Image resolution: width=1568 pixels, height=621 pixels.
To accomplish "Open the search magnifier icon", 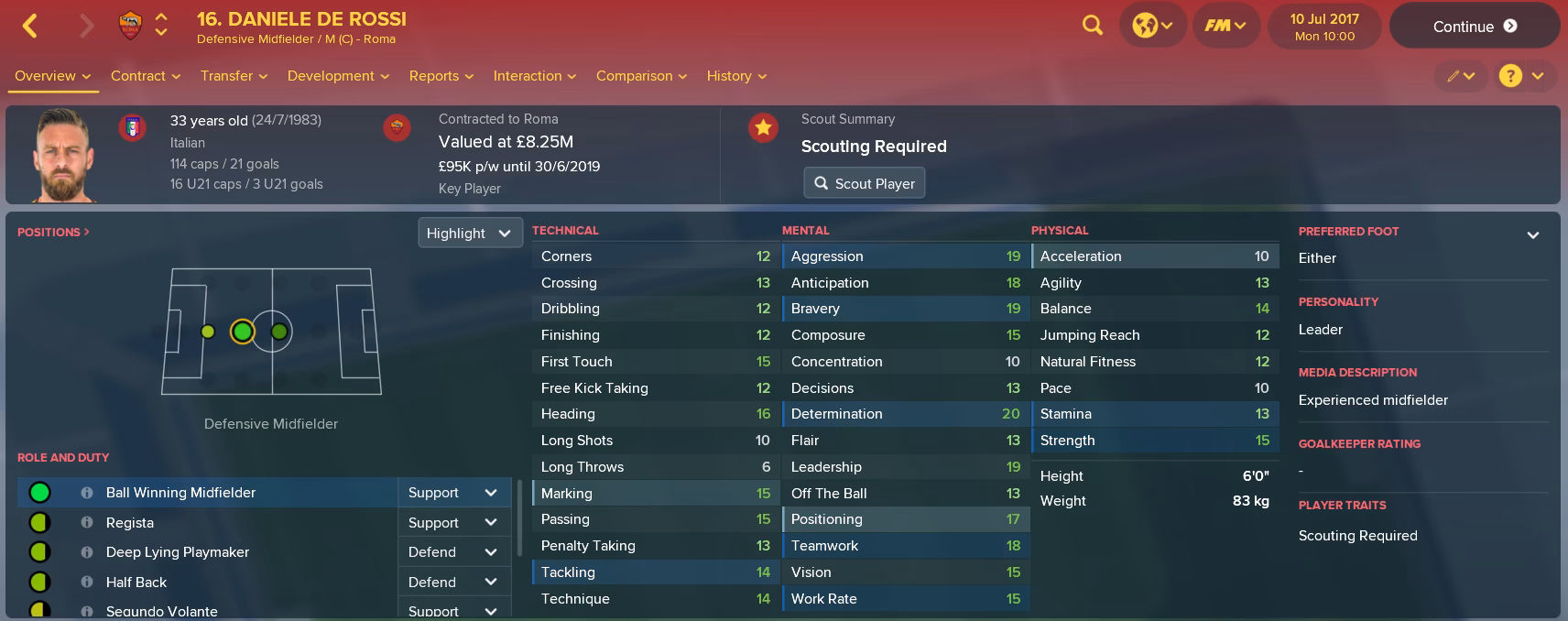I will 1092,26.
